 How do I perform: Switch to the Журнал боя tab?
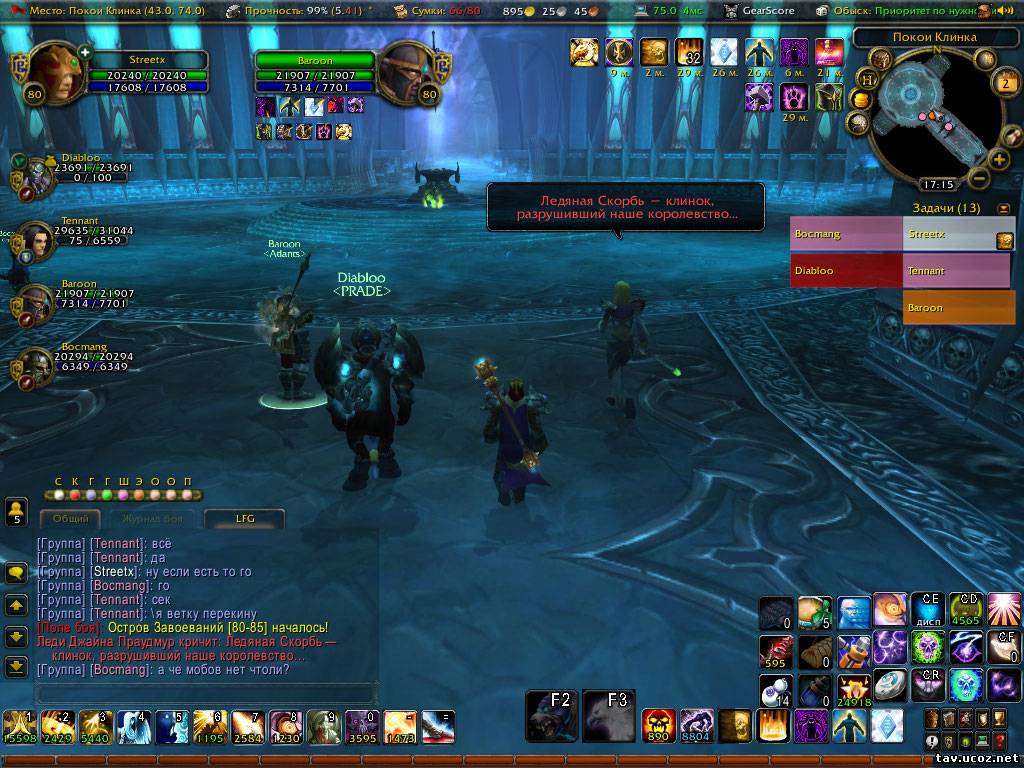click(x=152, y=519)
